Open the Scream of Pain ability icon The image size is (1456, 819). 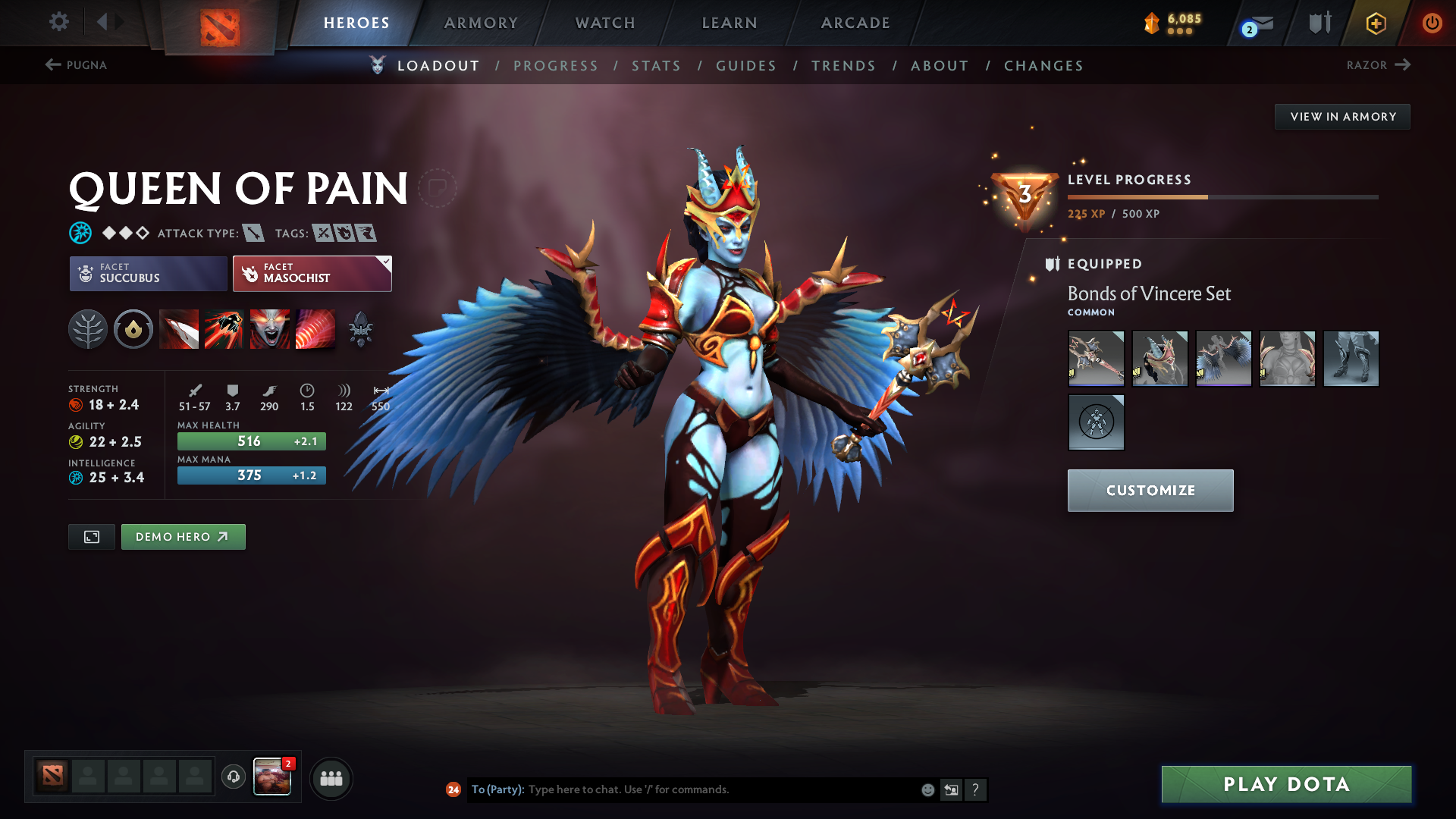click(x=270, y=329)
